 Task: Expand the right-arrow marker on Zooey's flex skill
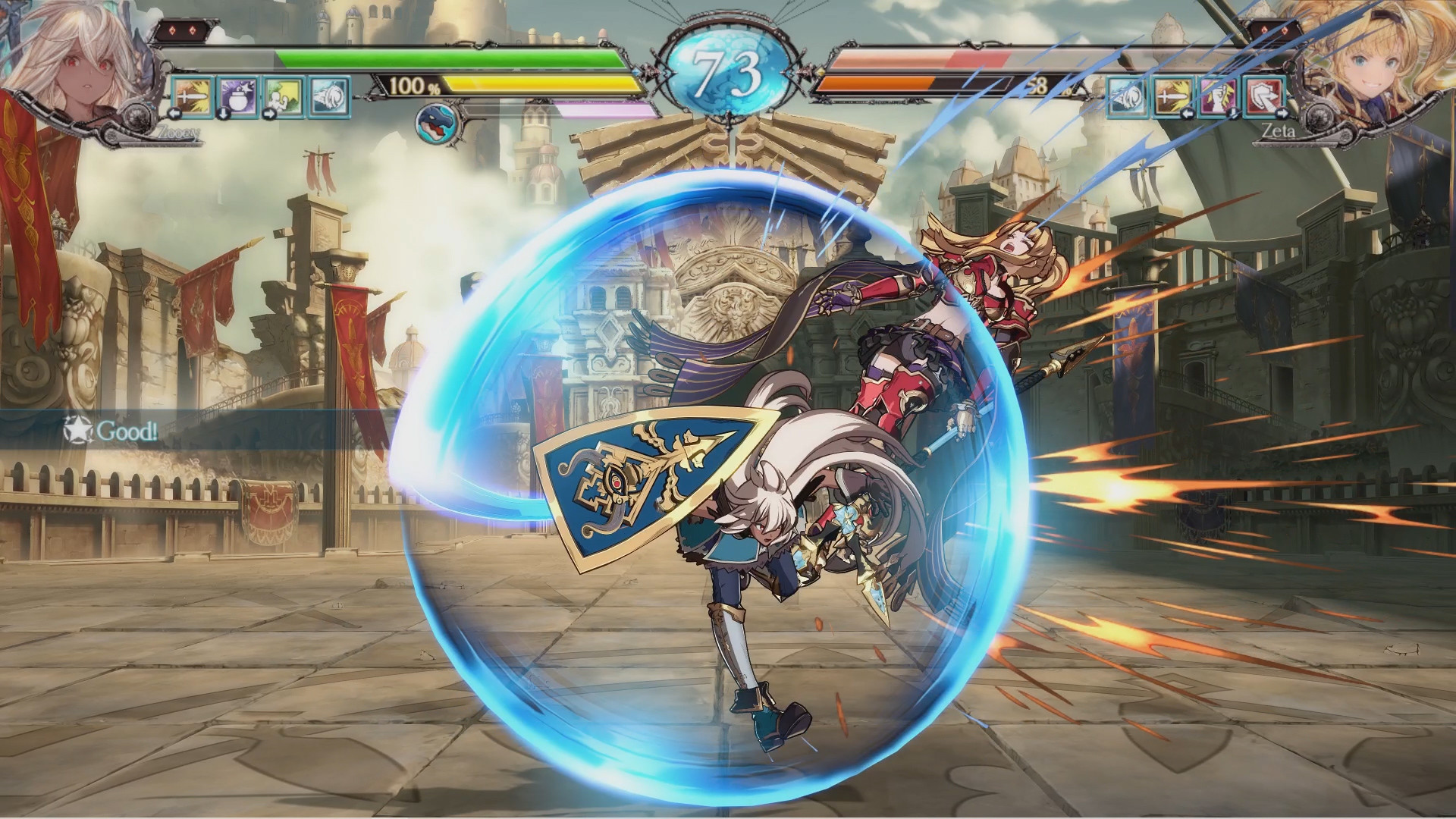pyautogui.click(x=268, y=115)
